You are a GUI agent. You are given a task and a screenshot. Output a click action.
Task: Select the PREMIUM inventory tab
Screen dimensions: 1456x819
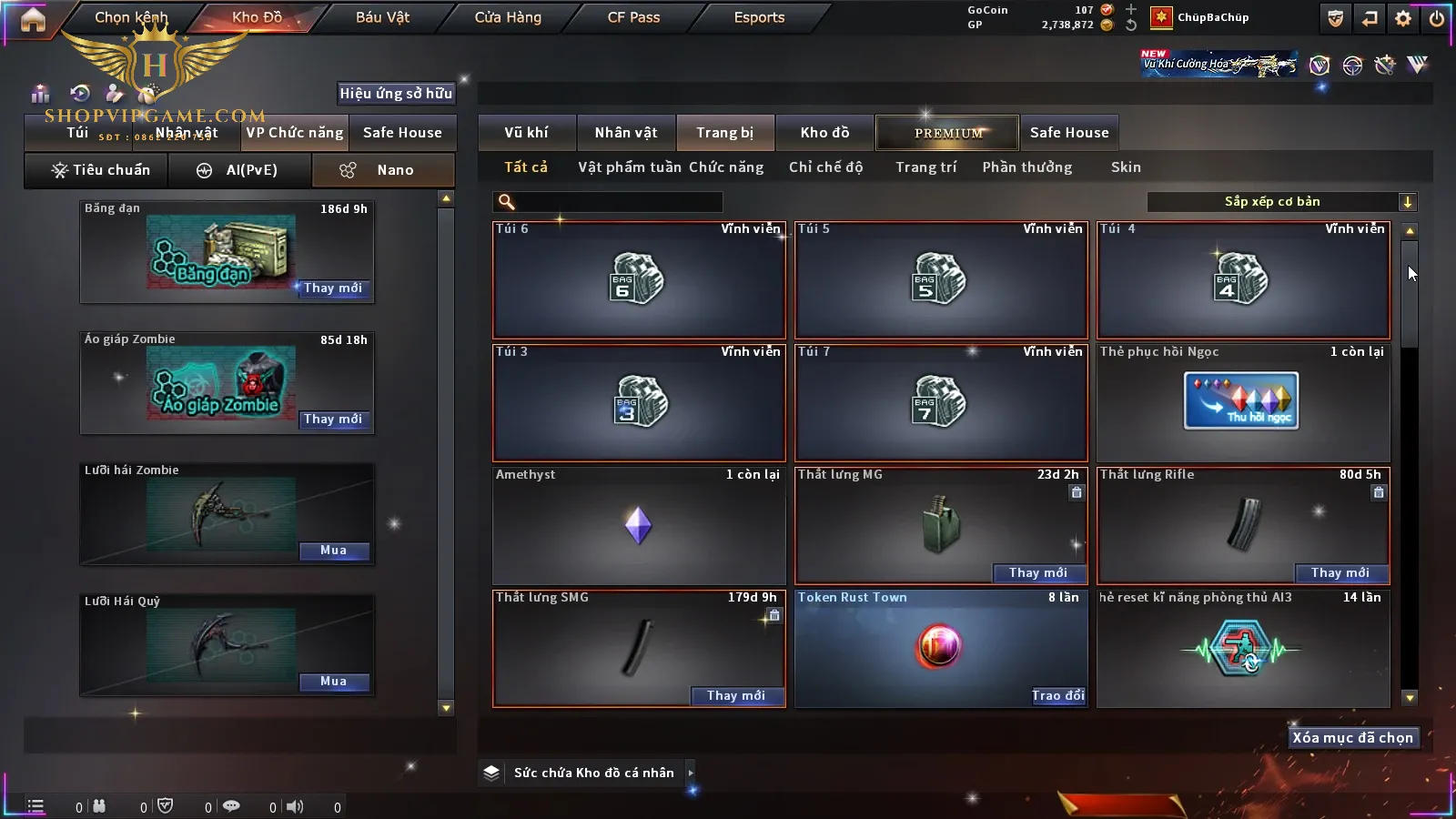pos(948,133)
